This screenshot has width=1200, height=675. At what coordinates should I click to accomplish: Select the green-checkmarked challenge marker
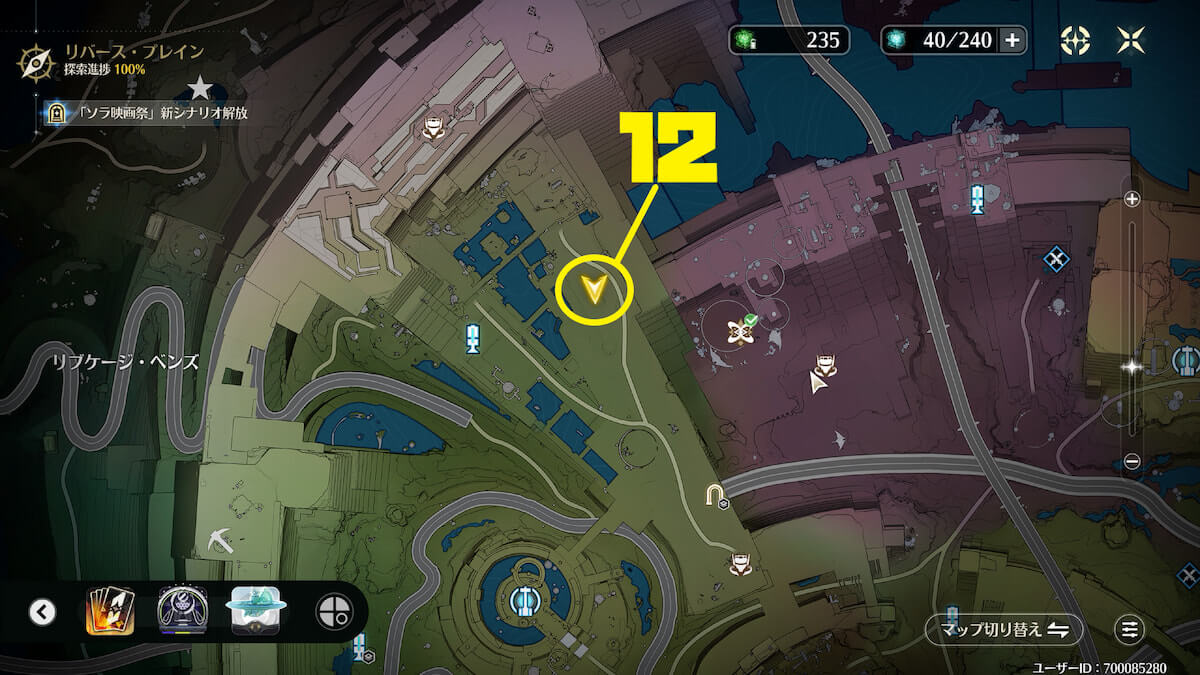(744, 329)
